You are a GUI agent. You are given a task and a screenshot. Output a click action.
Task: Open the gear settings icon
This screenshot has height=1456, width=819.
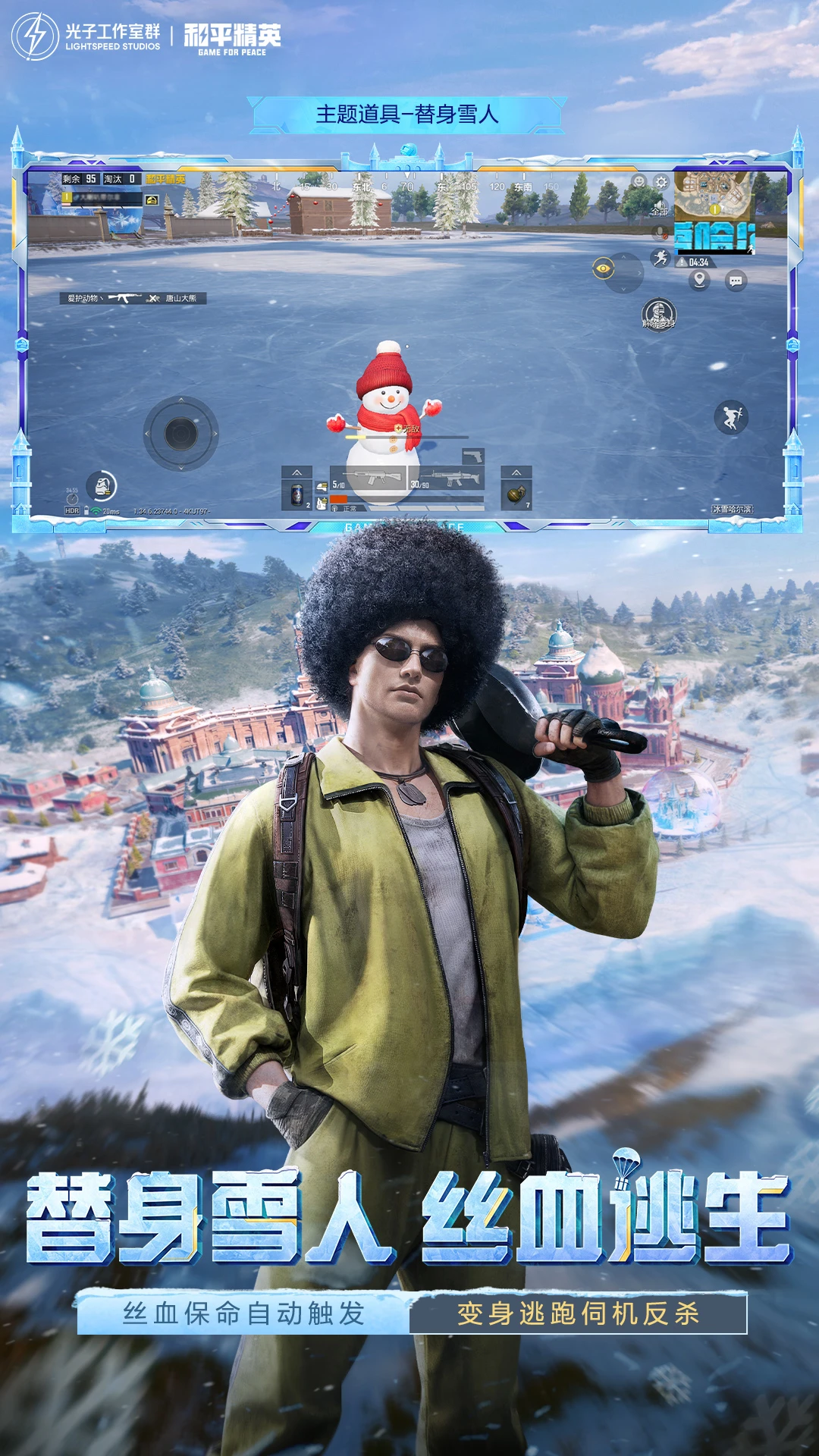pos(661,182)
